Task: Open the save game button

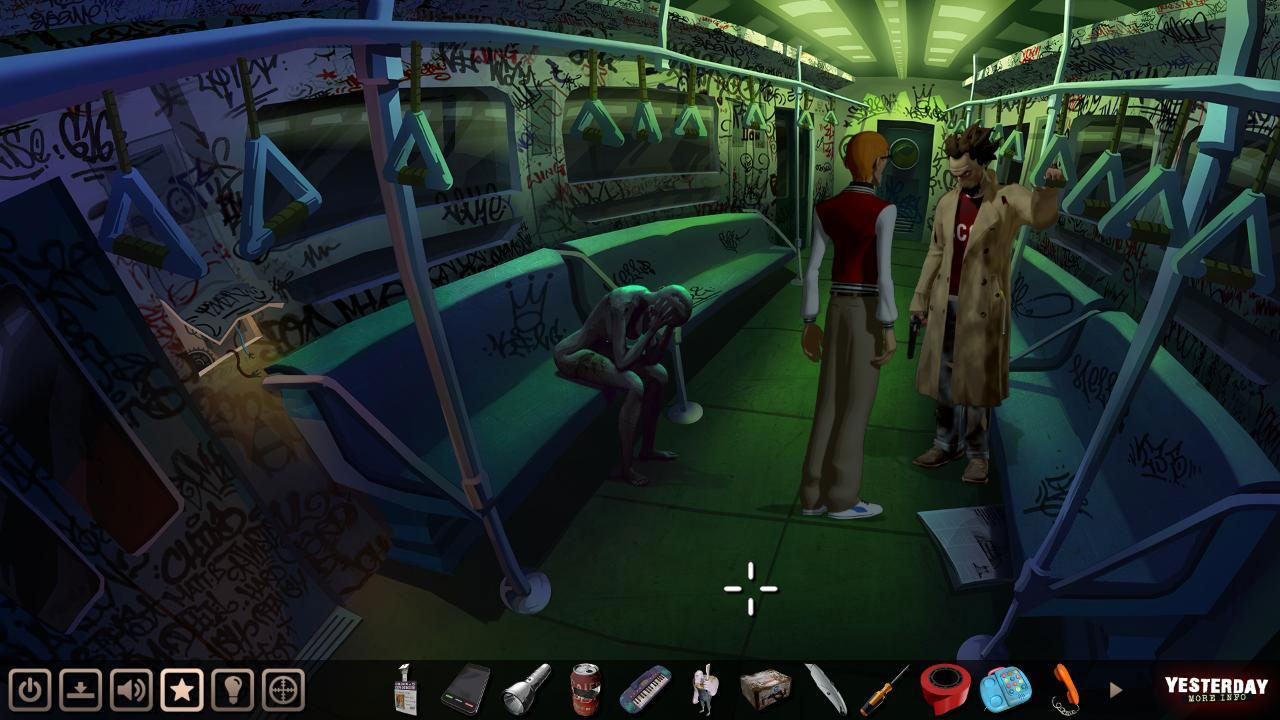Action: pos(82,690)
